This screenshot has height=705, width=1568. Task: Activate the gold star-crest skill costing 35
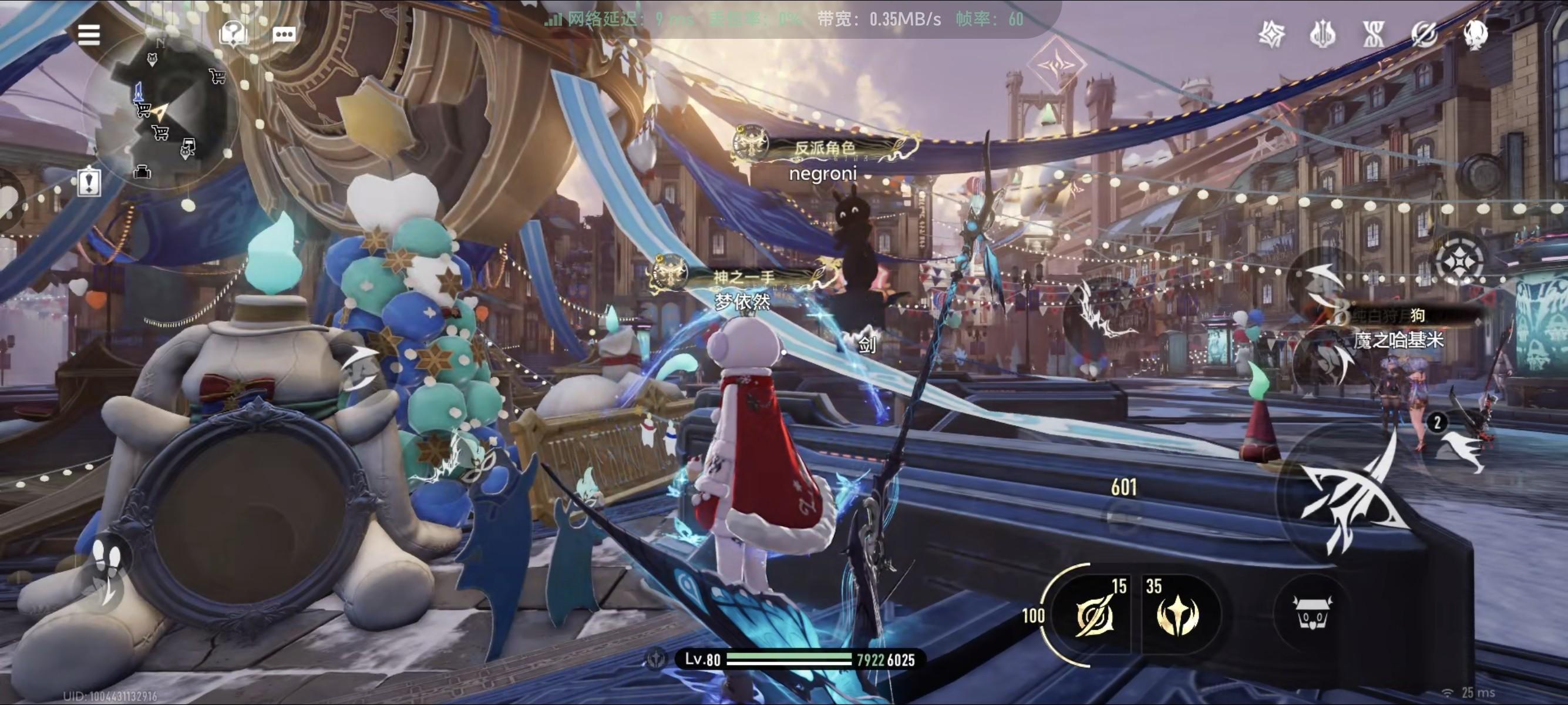click(x=1177, y=615)
